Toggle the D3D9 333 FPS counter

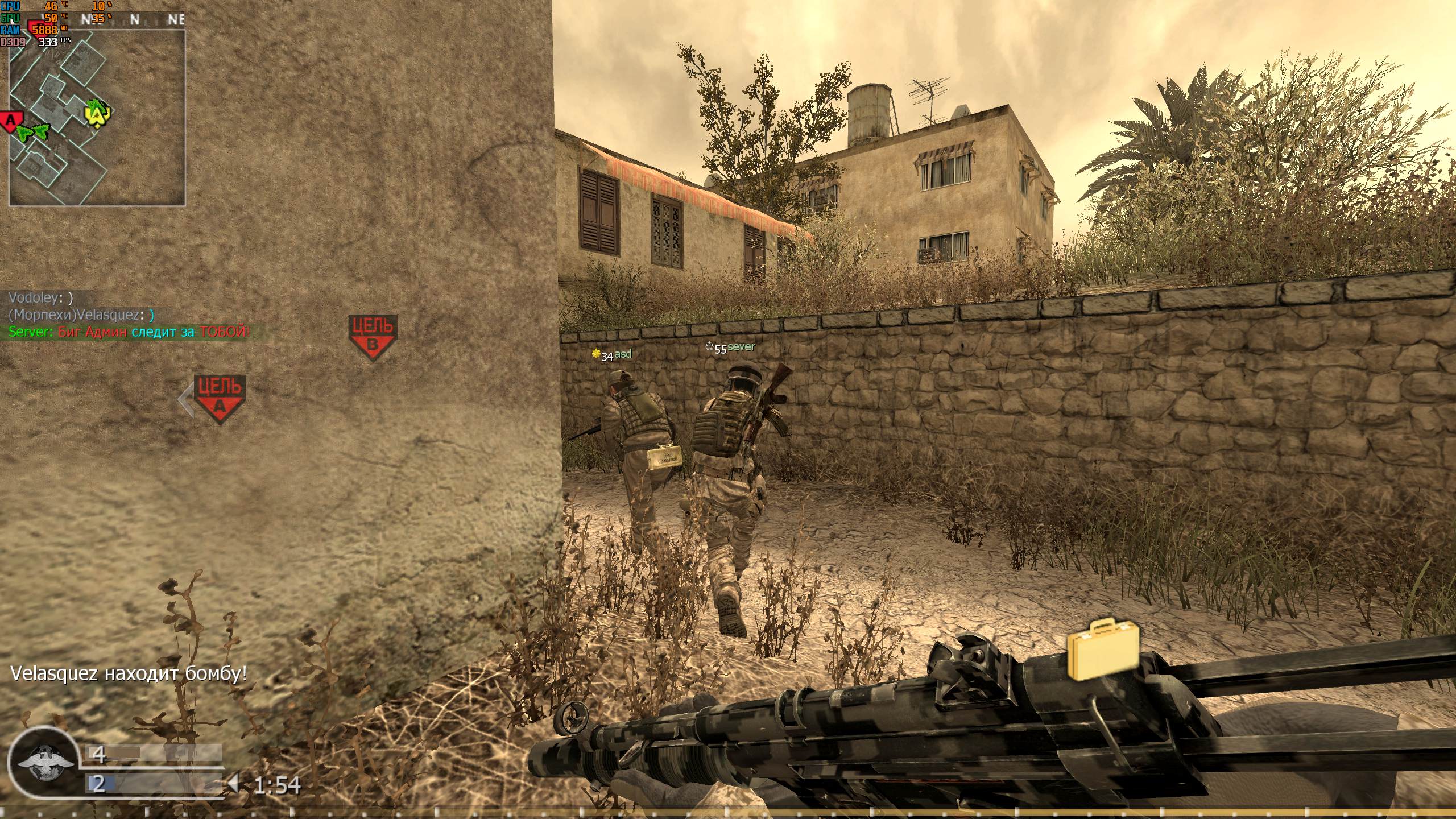[x=27, y=42]
